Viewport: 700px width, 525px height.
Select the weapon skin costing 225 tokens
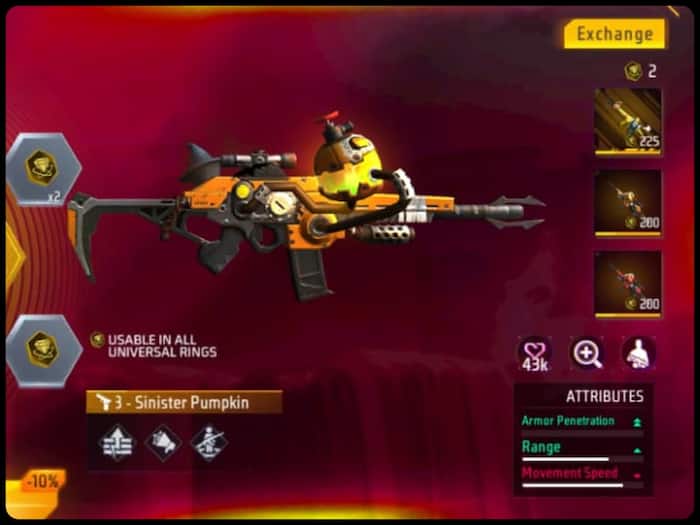(x=628, y=121)
